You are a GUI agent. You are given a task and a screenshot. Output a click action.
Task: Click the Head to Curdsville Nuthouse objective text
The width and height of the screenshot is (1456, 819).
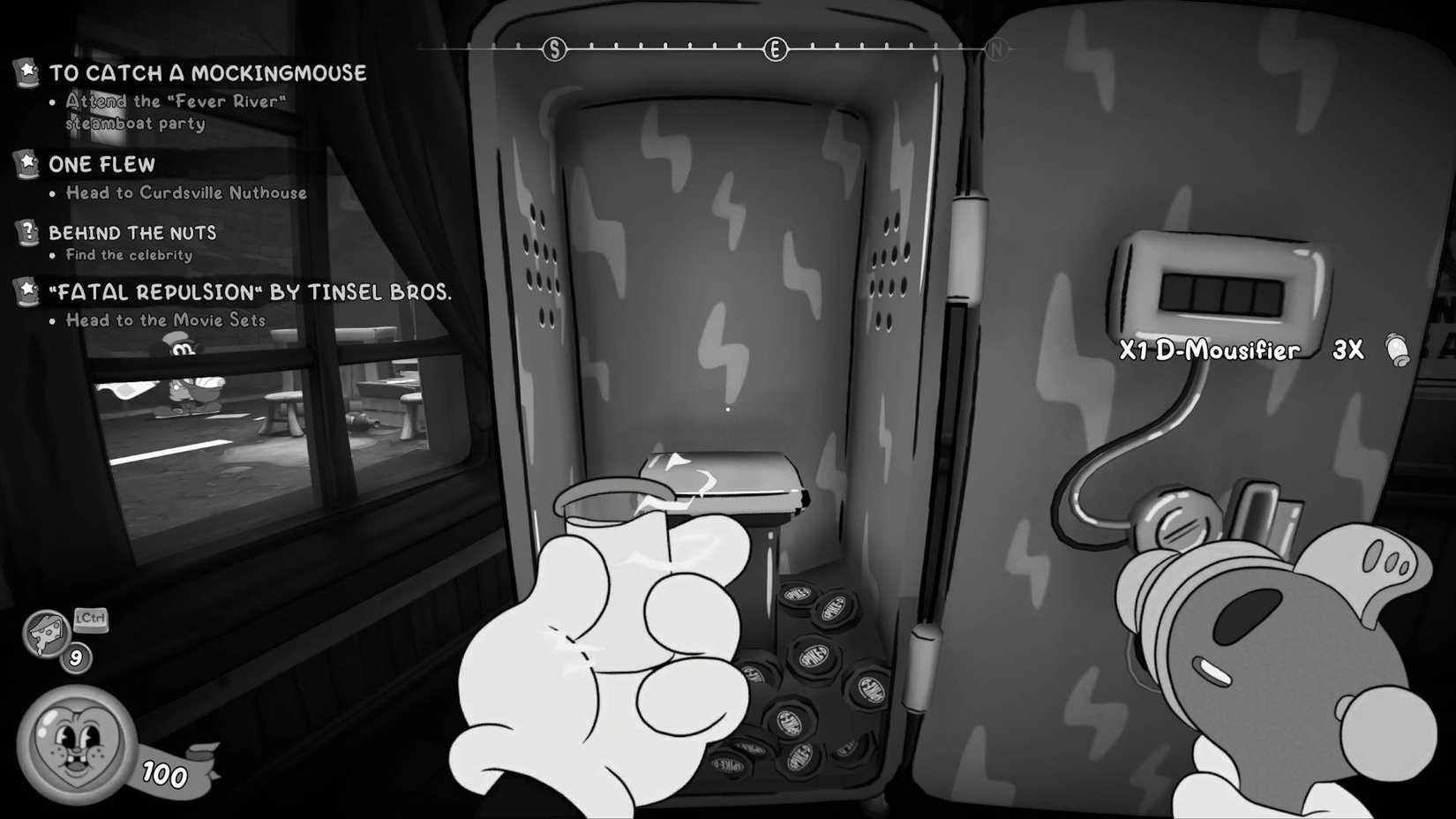185,192
